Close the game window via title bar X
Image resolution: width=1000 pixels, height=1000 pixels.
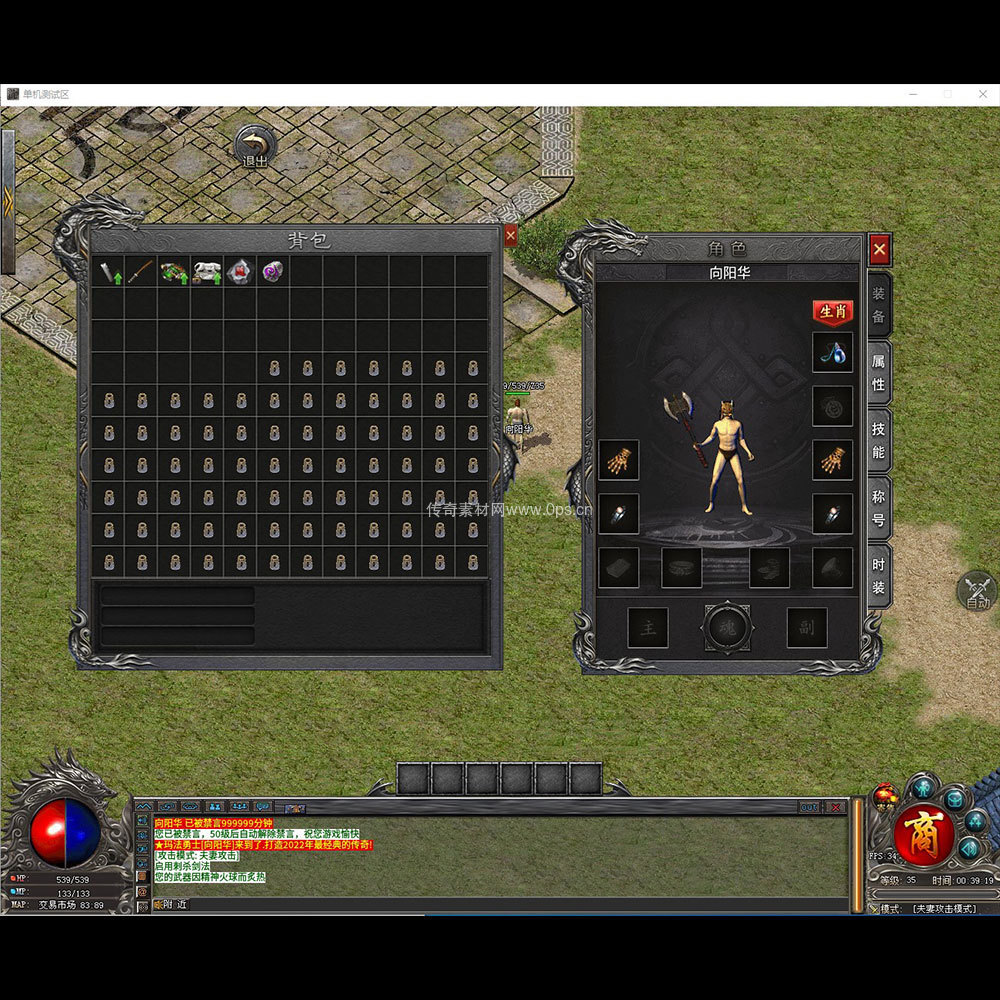point(983,94)
